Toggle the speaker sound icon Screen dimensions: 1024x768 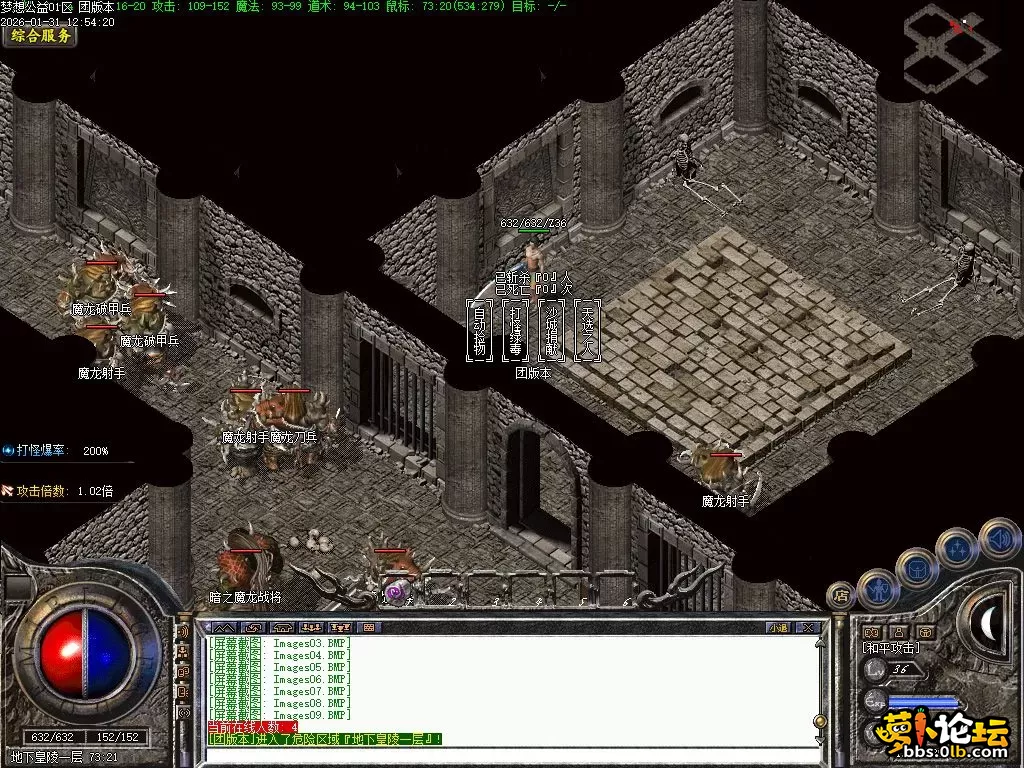[998, 537]
